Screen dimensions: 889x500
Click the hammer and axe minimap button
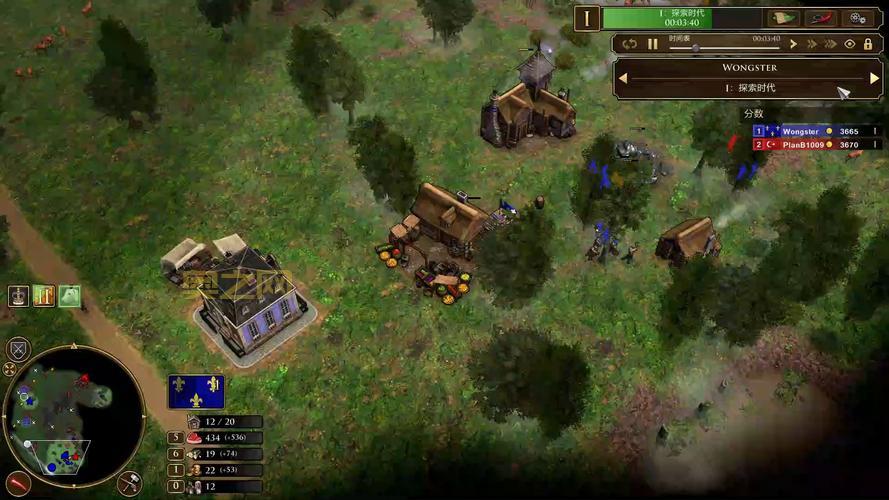click(129, 484)
